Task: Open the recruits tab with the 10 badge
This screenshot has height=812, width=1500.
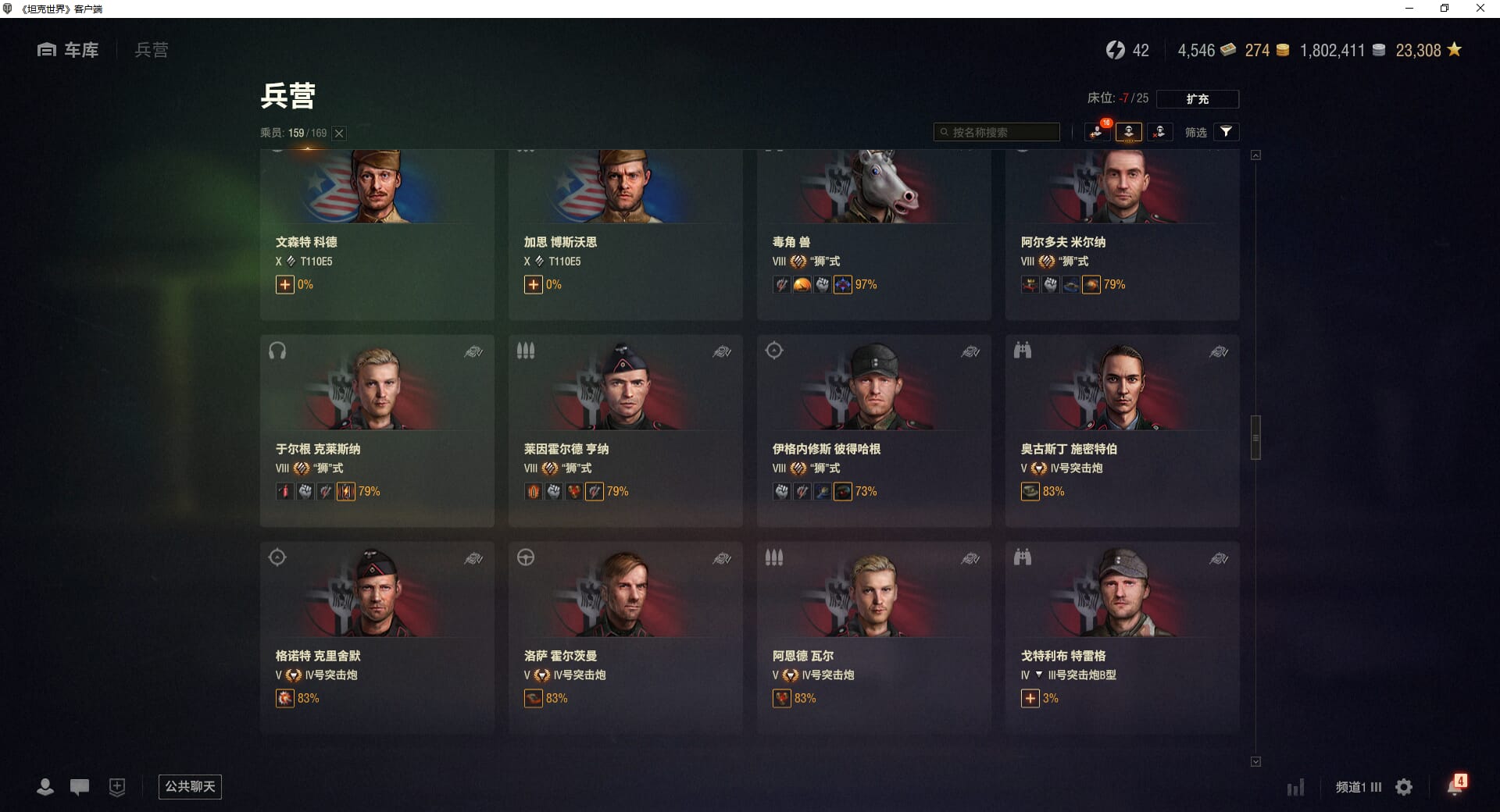Action: pyautogui.click(x=1098, y=132)
